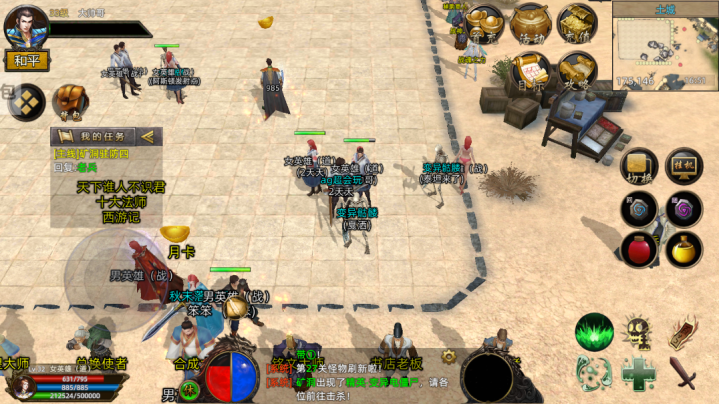Viewport: 719px width, 404px height.
Task: Open the 背包 backpack inventory
Action: click(70, 100)
